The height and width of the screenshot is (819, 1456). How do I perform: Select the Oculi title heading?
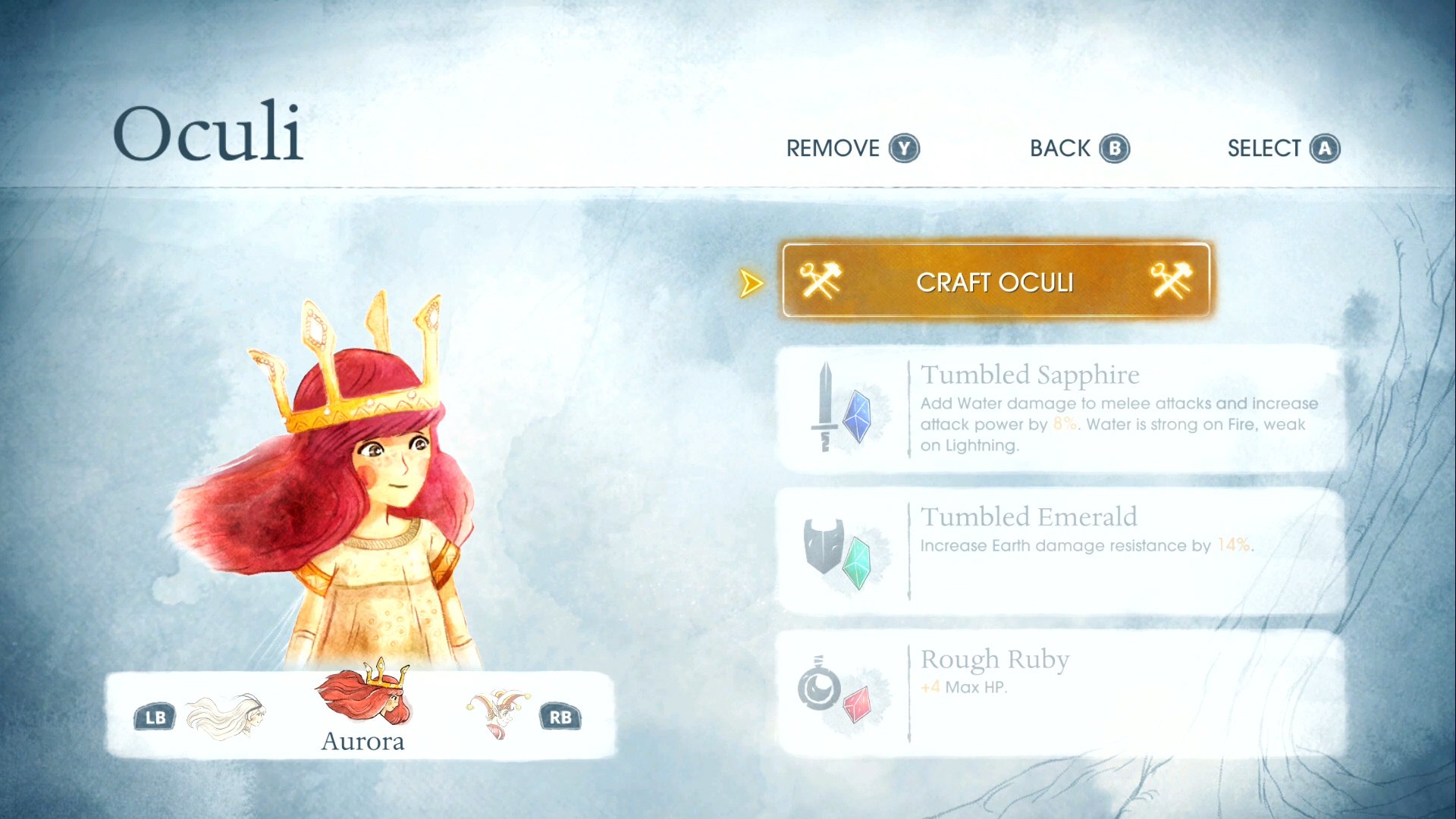pos(210,133)
